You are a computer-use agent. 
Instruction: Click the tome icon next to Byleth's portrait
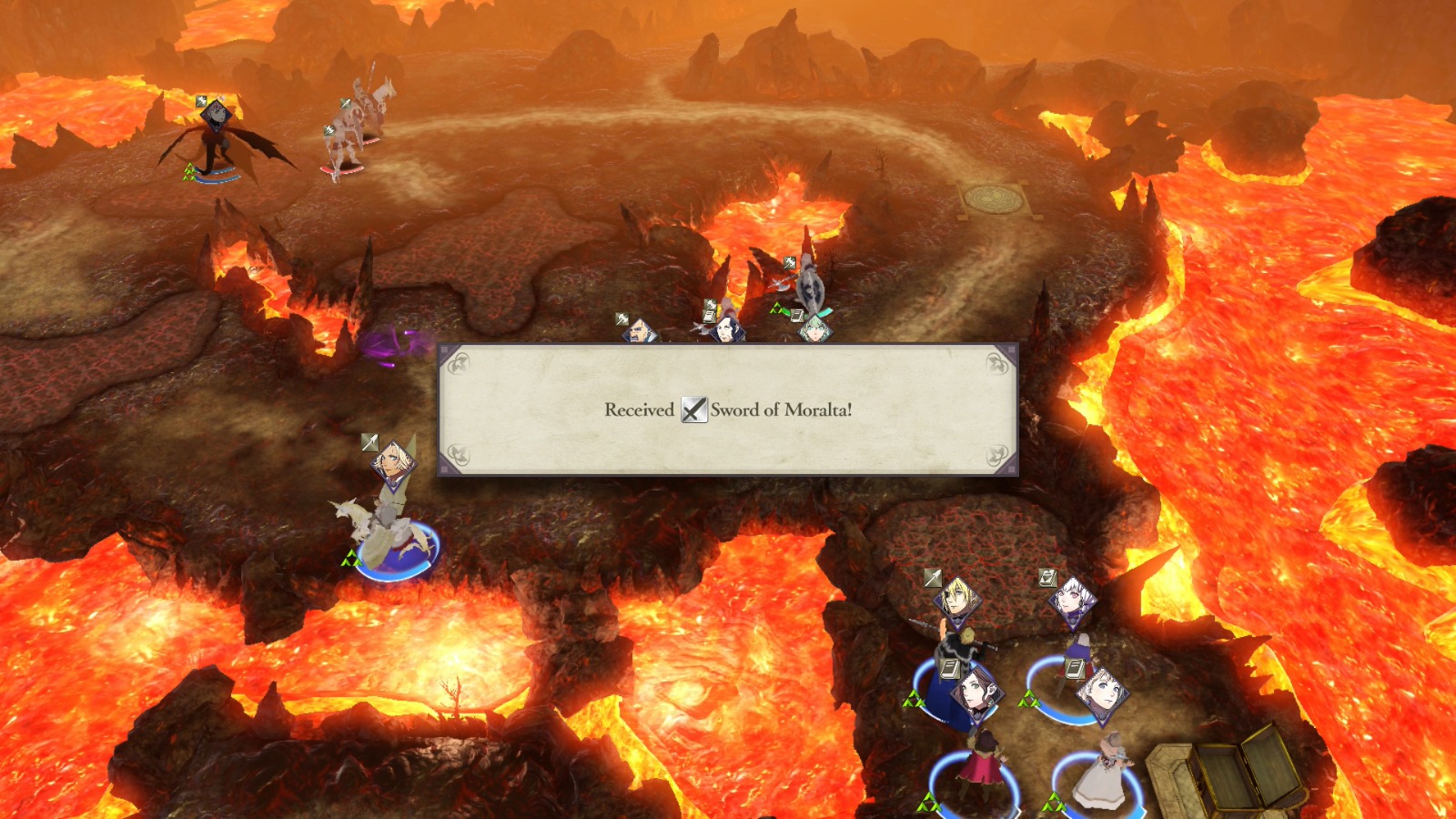[796, 314]
